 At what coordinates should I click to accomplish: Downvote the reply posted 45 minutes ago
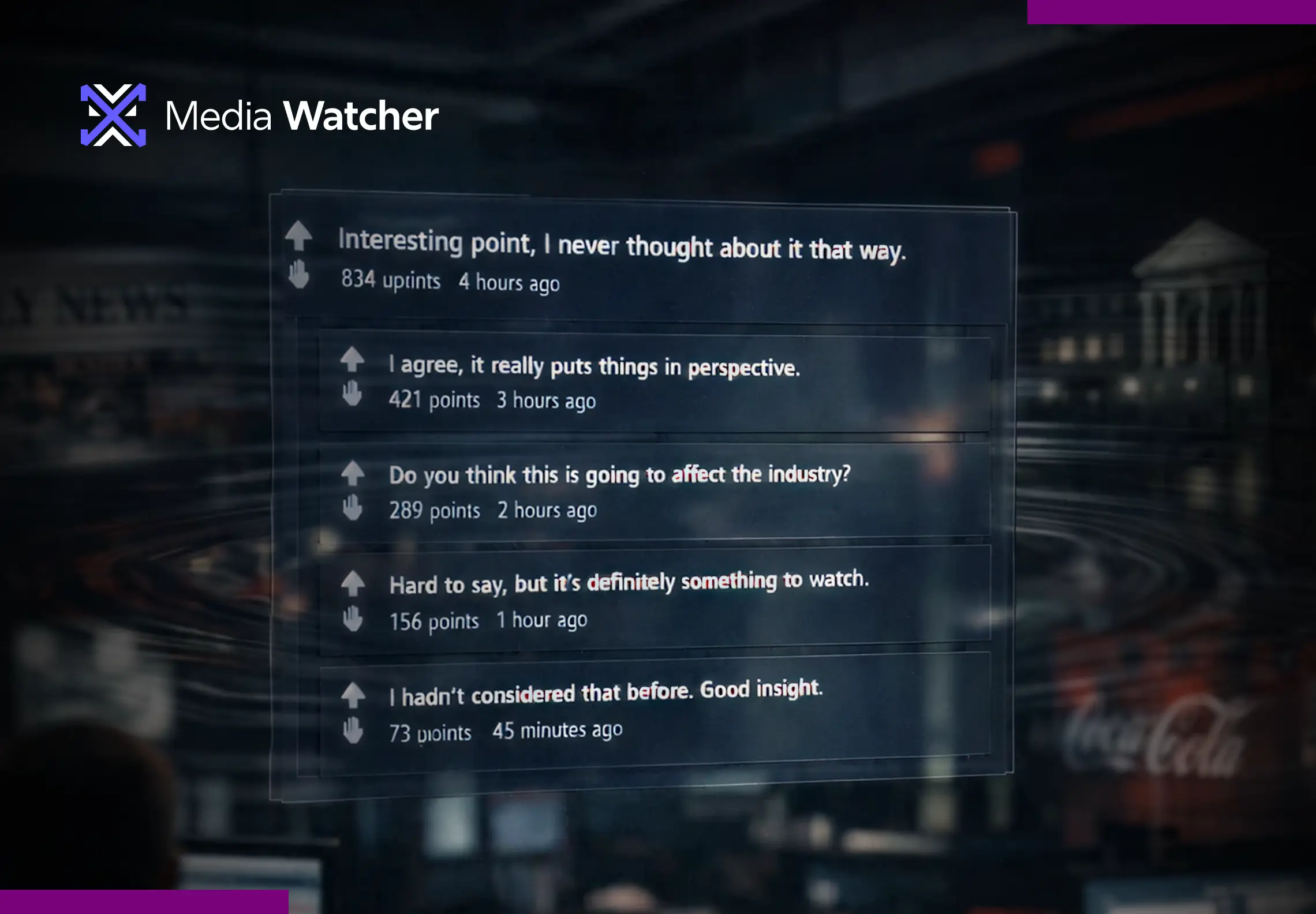pos(353,730)
